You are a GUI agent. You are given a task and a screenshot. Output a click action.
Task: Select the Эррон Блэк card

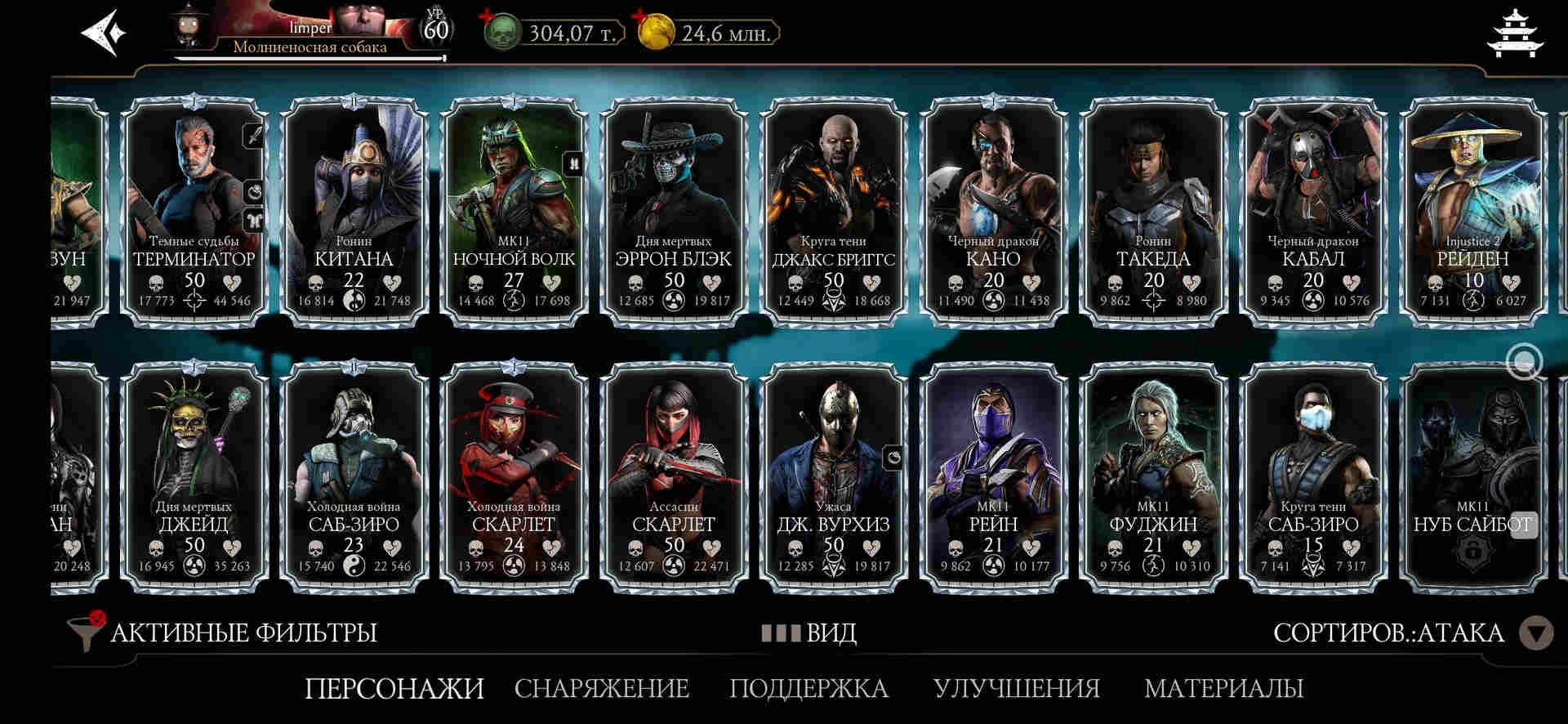tap(673, 212)
